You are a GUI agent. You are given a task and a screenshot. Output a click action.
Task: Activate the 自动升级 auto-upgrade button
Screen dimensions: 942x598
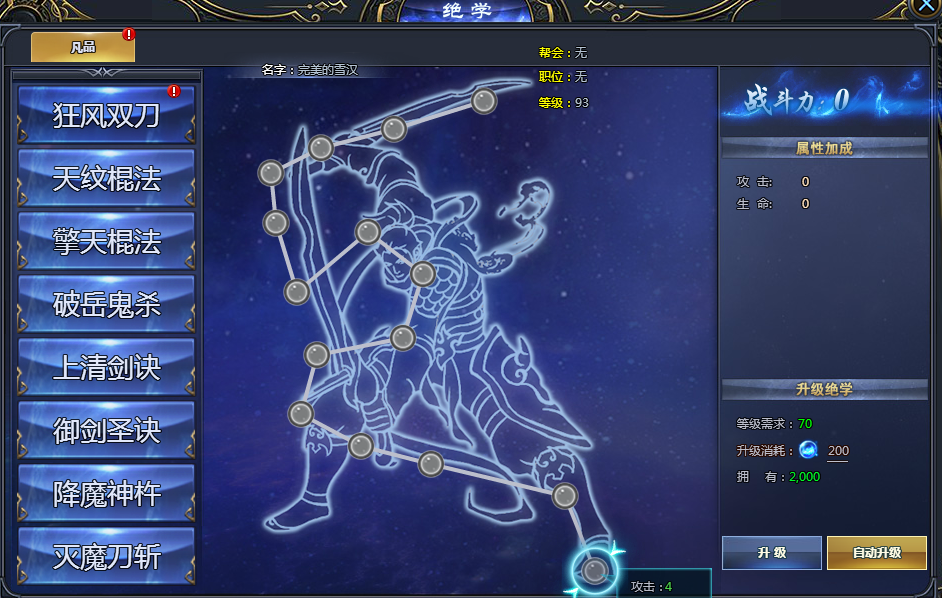coord(876,552)
